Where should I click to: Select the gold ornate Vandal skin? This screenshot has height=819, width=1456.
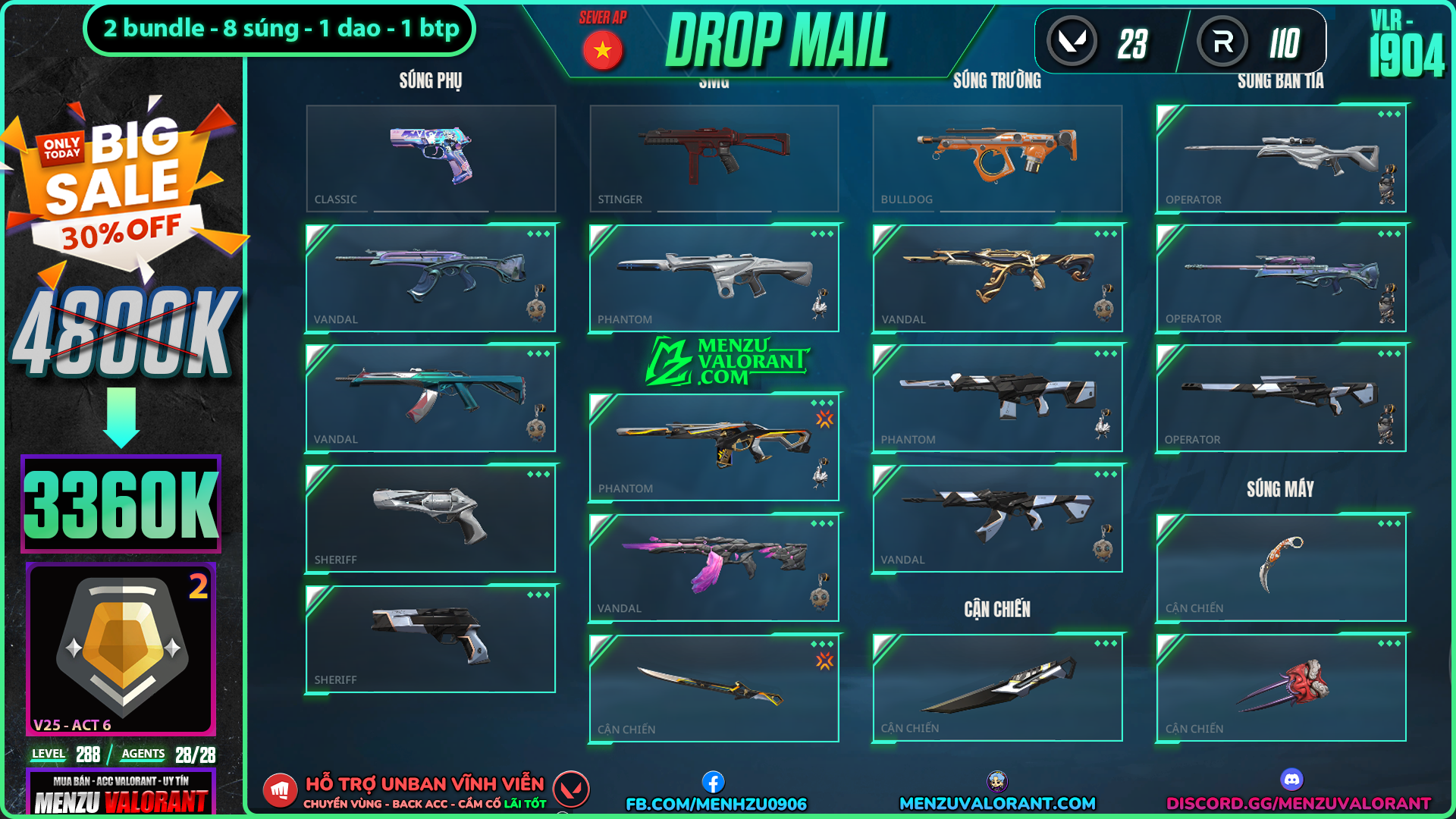997,278
